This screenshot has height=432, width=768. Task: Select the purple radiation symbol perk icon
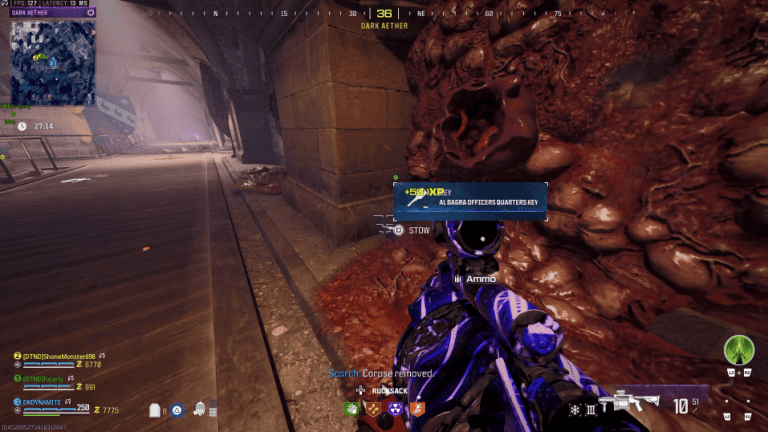[396, 408]
